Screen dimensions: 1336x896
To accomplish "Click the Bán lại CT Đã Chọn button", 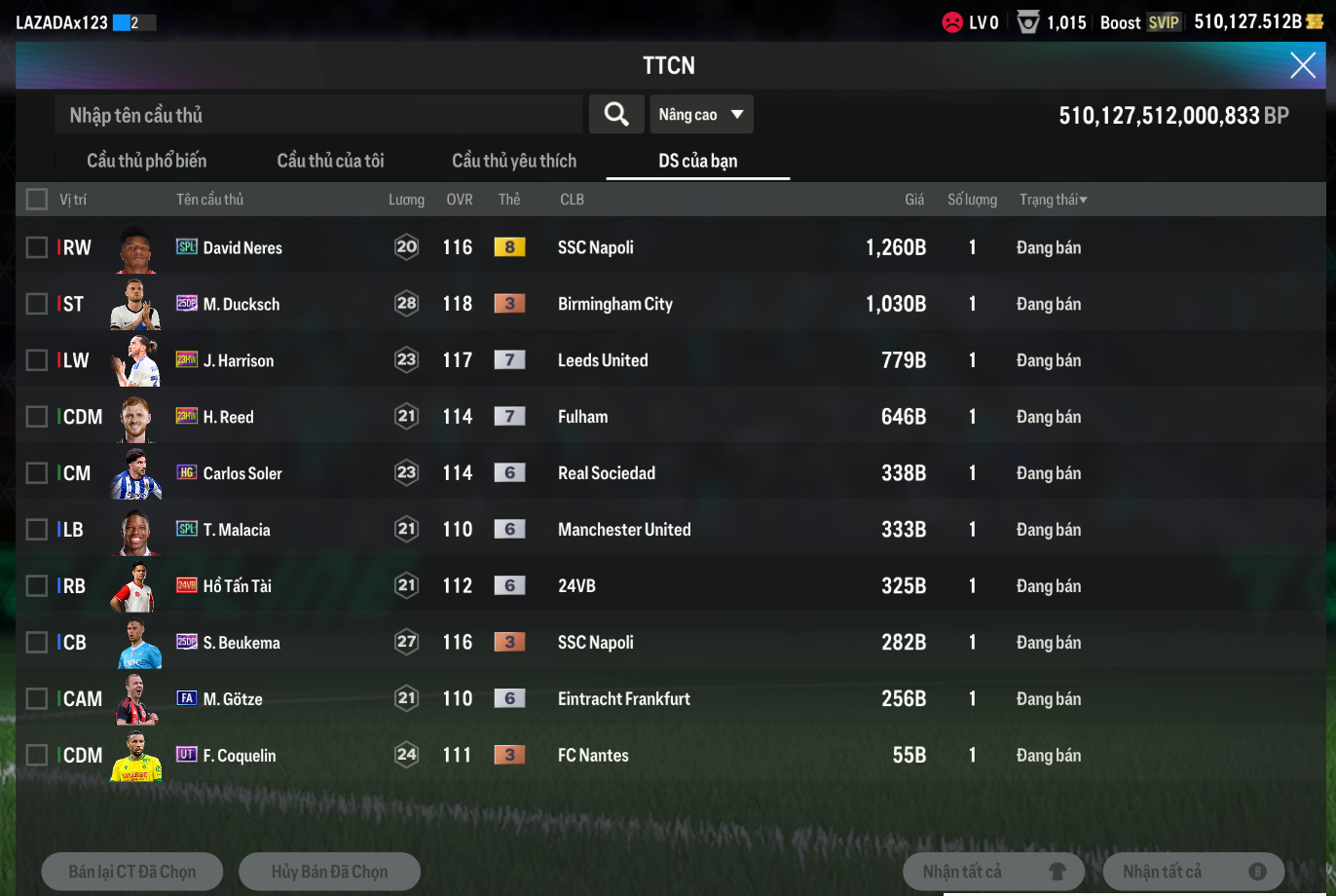I will point(132,872).
